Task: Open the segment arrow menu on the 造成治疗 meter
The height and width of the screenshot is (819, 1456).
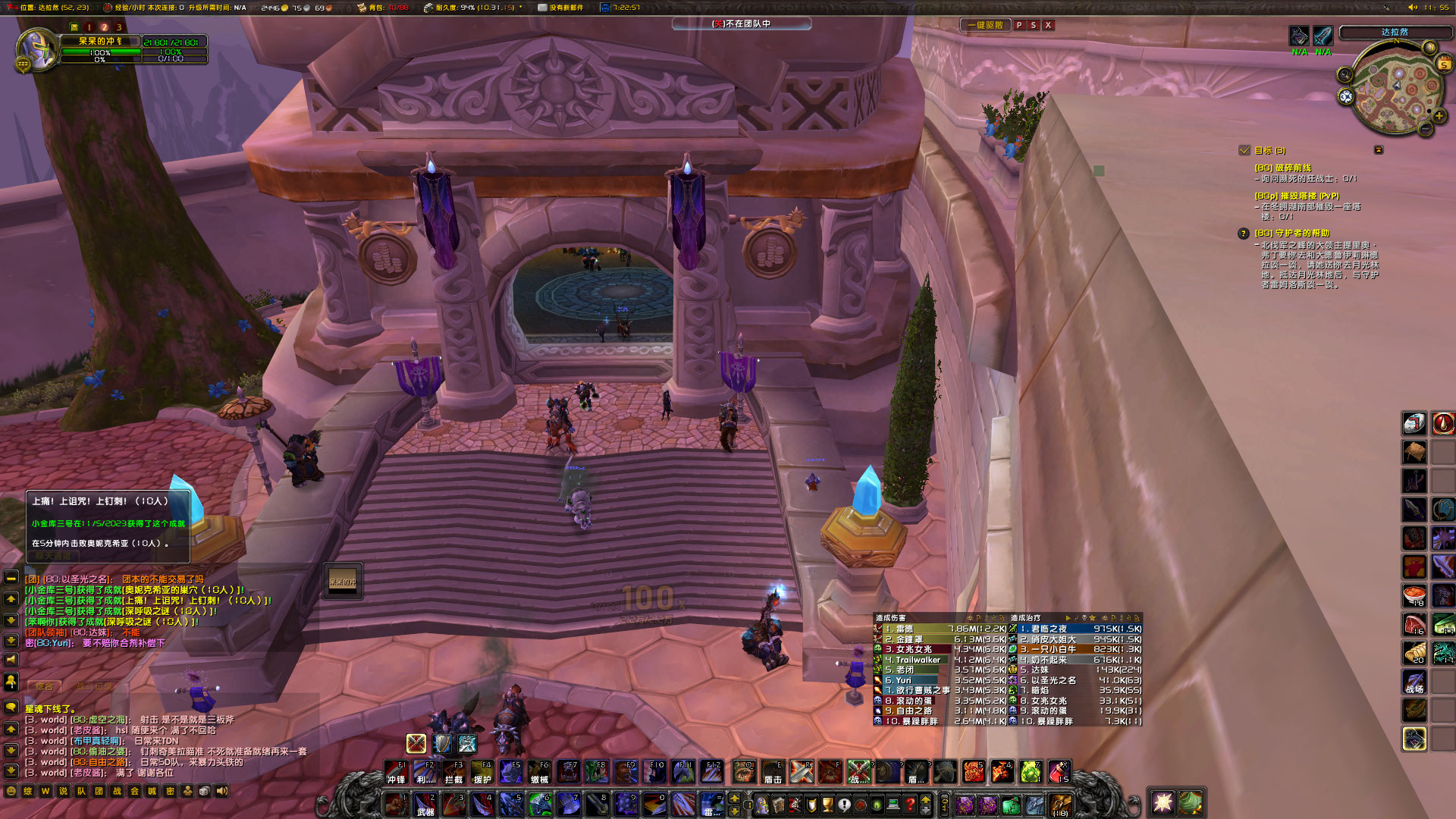Action: click(x=1068, y=617)
